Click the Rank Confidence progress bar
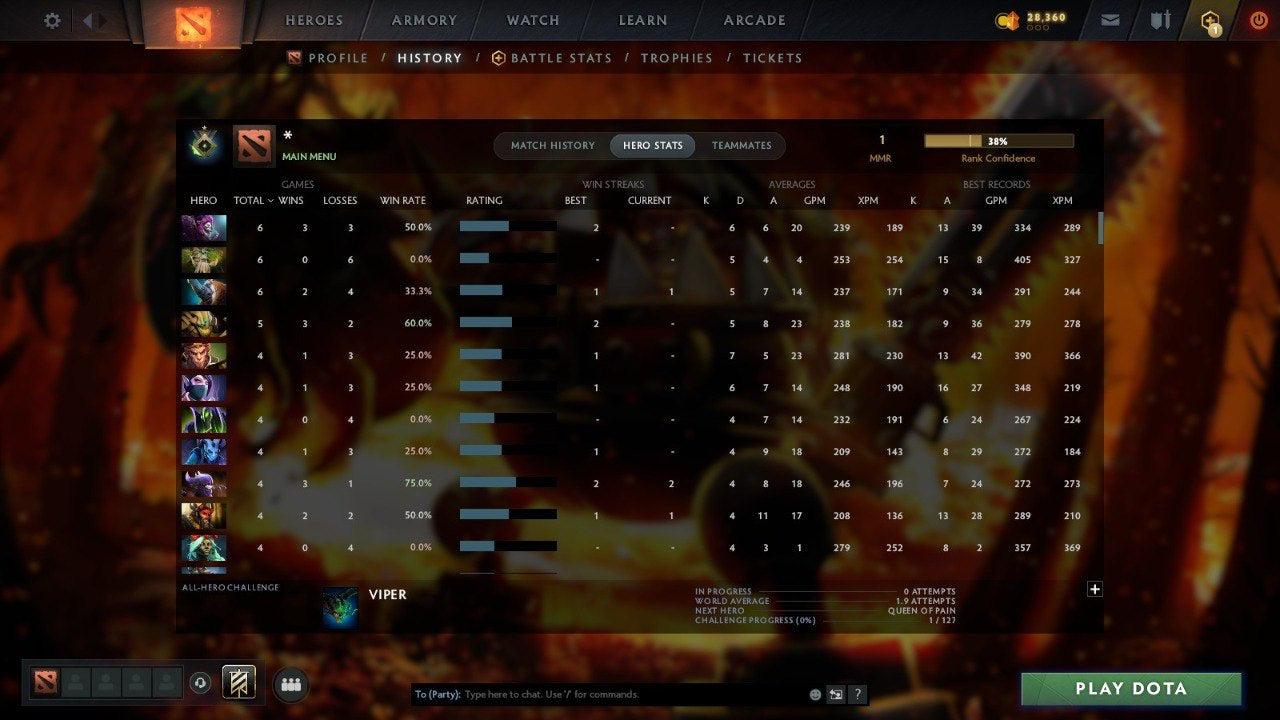 [999, 141]
